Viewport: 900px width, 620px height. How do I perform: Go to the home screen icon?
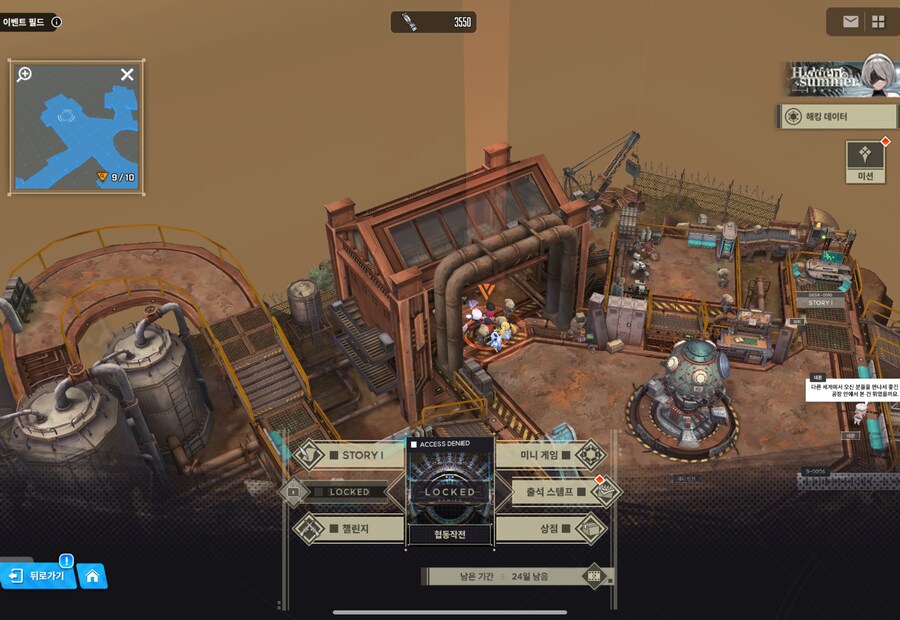point(92,576)
